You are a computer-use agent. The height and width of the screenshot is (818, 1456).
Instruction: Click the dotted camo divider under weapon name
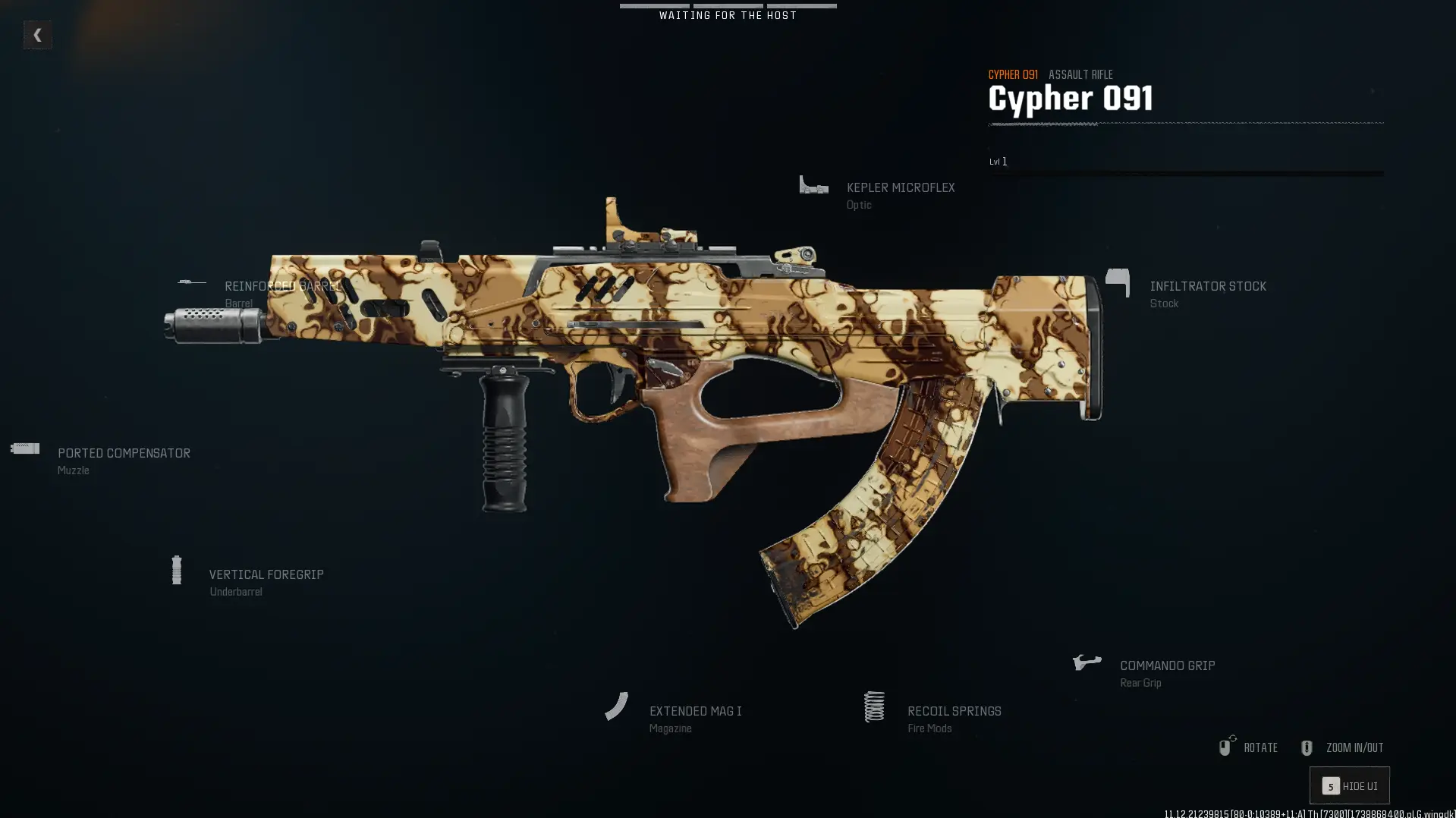coord(1184,124)
